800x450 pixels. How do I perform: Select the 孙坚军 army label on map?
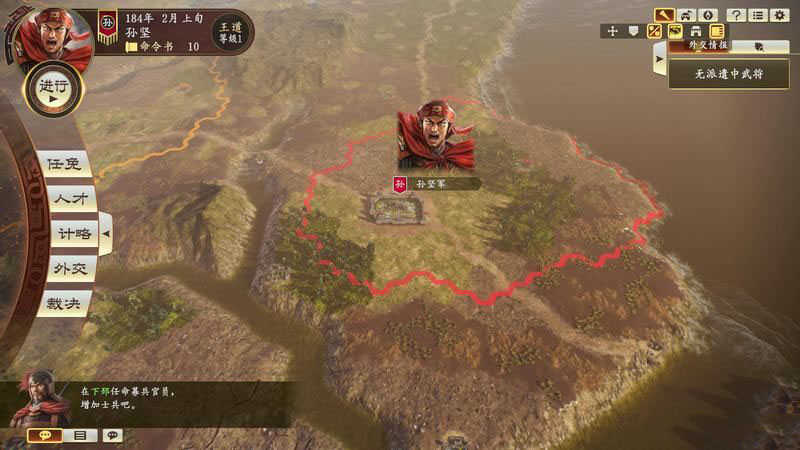click(x=434, y=184)
